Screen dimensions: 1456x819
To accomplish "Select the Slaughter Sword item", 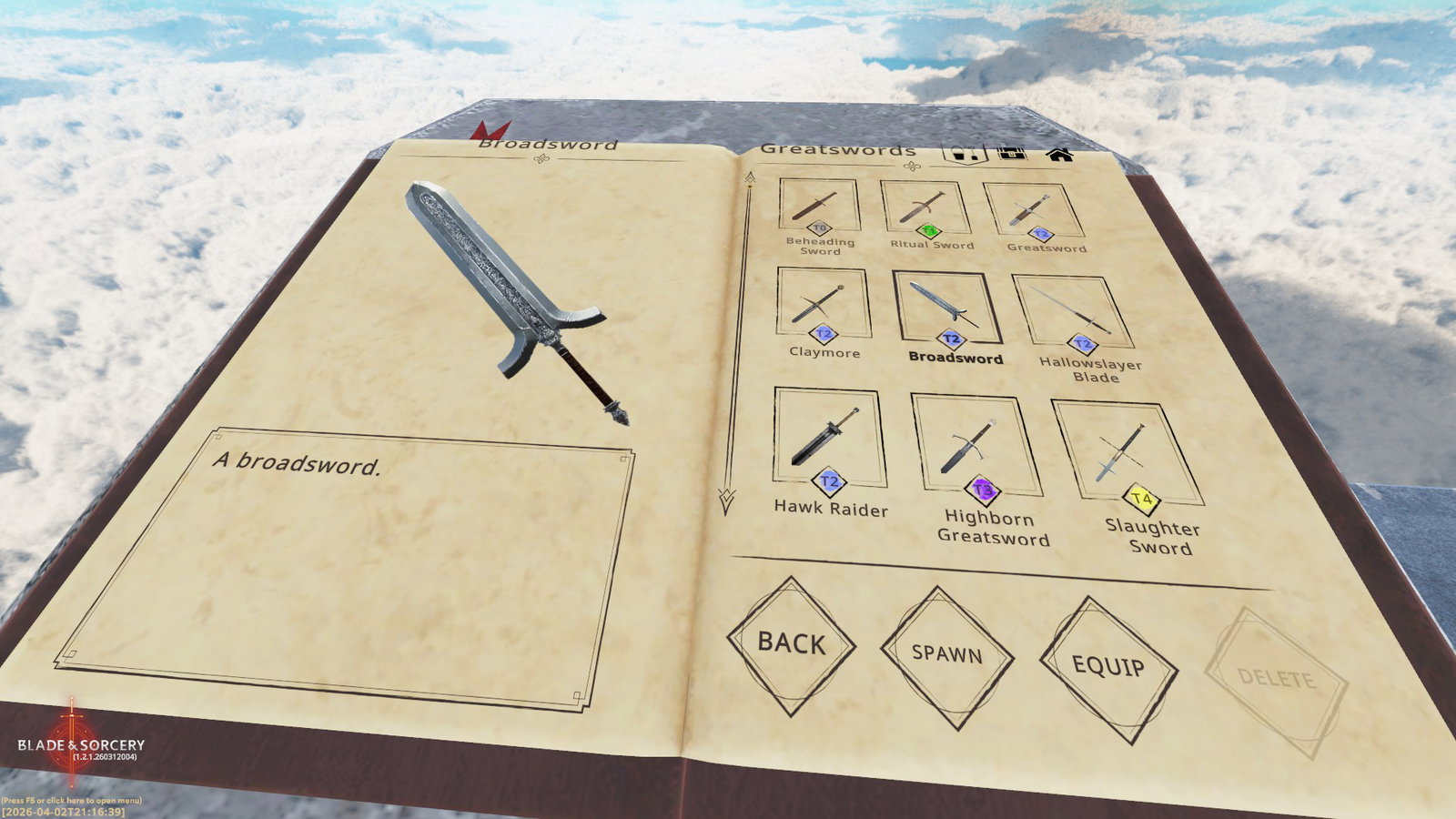I will click(x=1127, y=453).
